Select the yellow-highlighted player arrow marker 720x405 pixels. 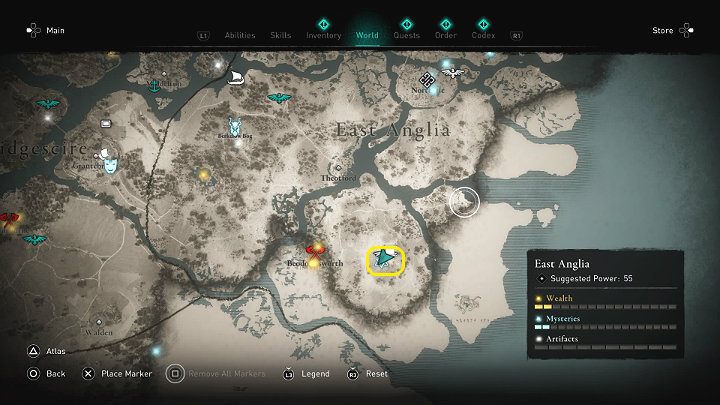386,260
